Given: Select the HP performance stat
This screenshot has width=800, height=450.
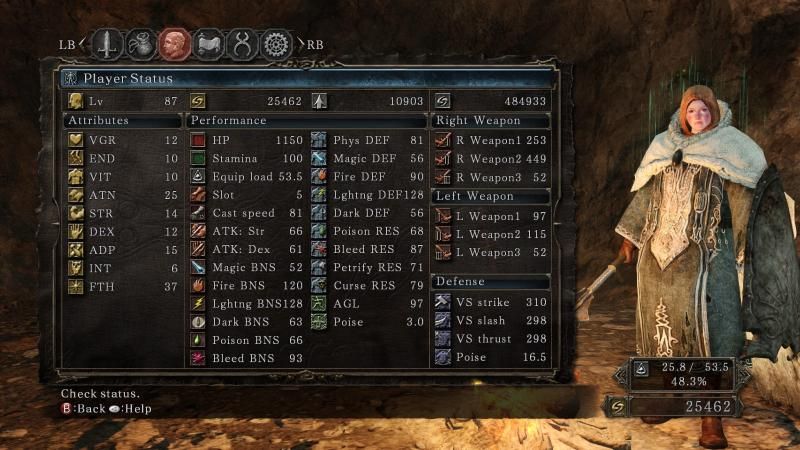Looking at the screenshot, I should [x=246, y=140].
